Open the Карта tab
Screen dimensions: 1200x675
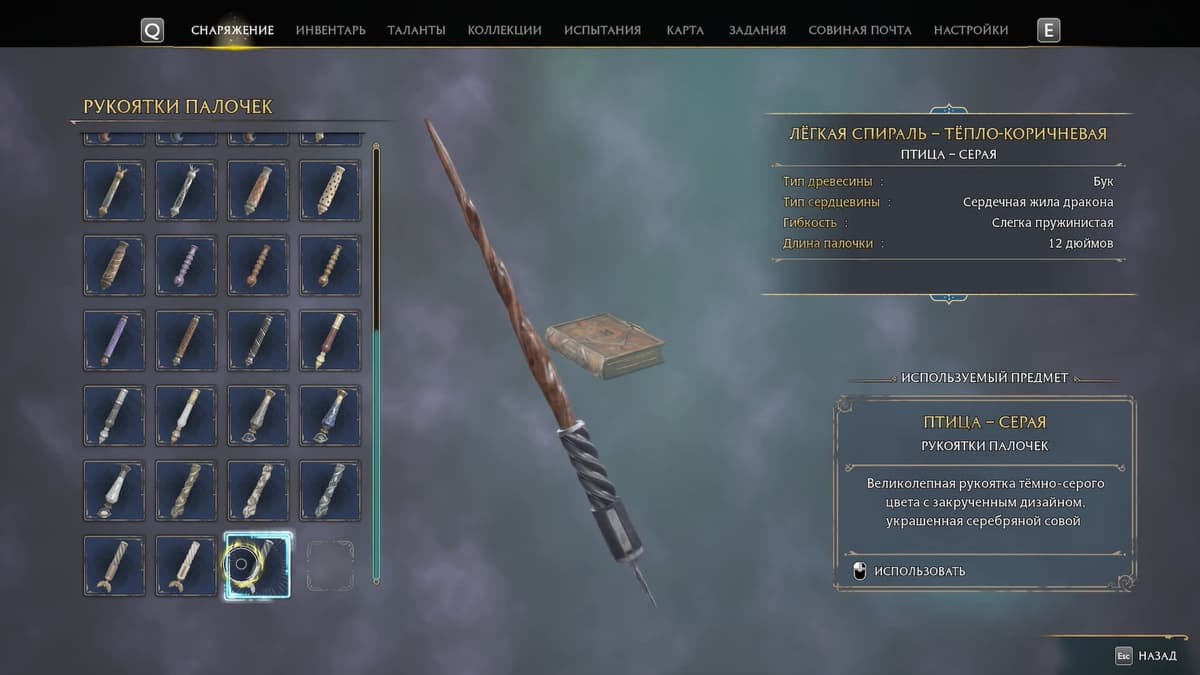click(685, 30)
